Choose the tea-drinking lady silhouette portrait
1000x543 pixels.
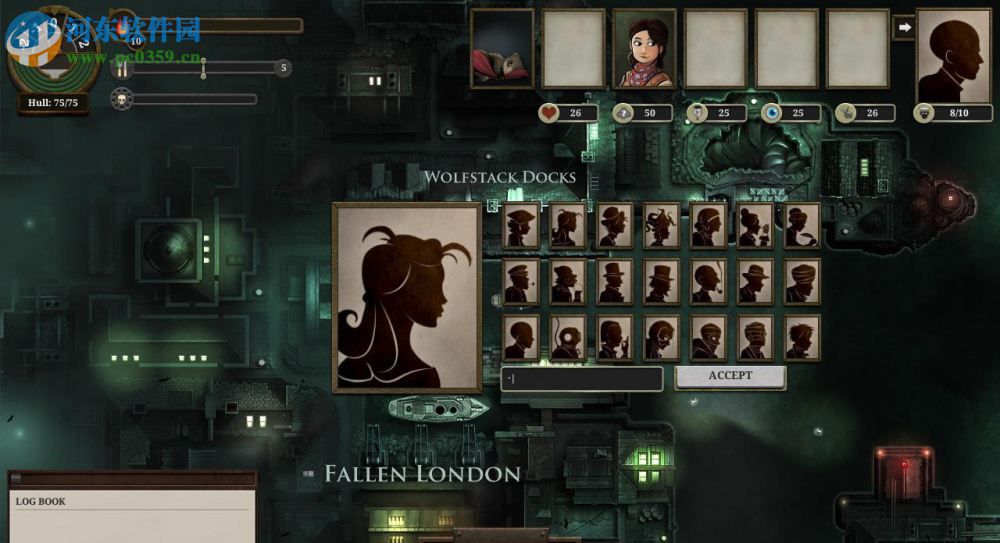coord(755,225)
